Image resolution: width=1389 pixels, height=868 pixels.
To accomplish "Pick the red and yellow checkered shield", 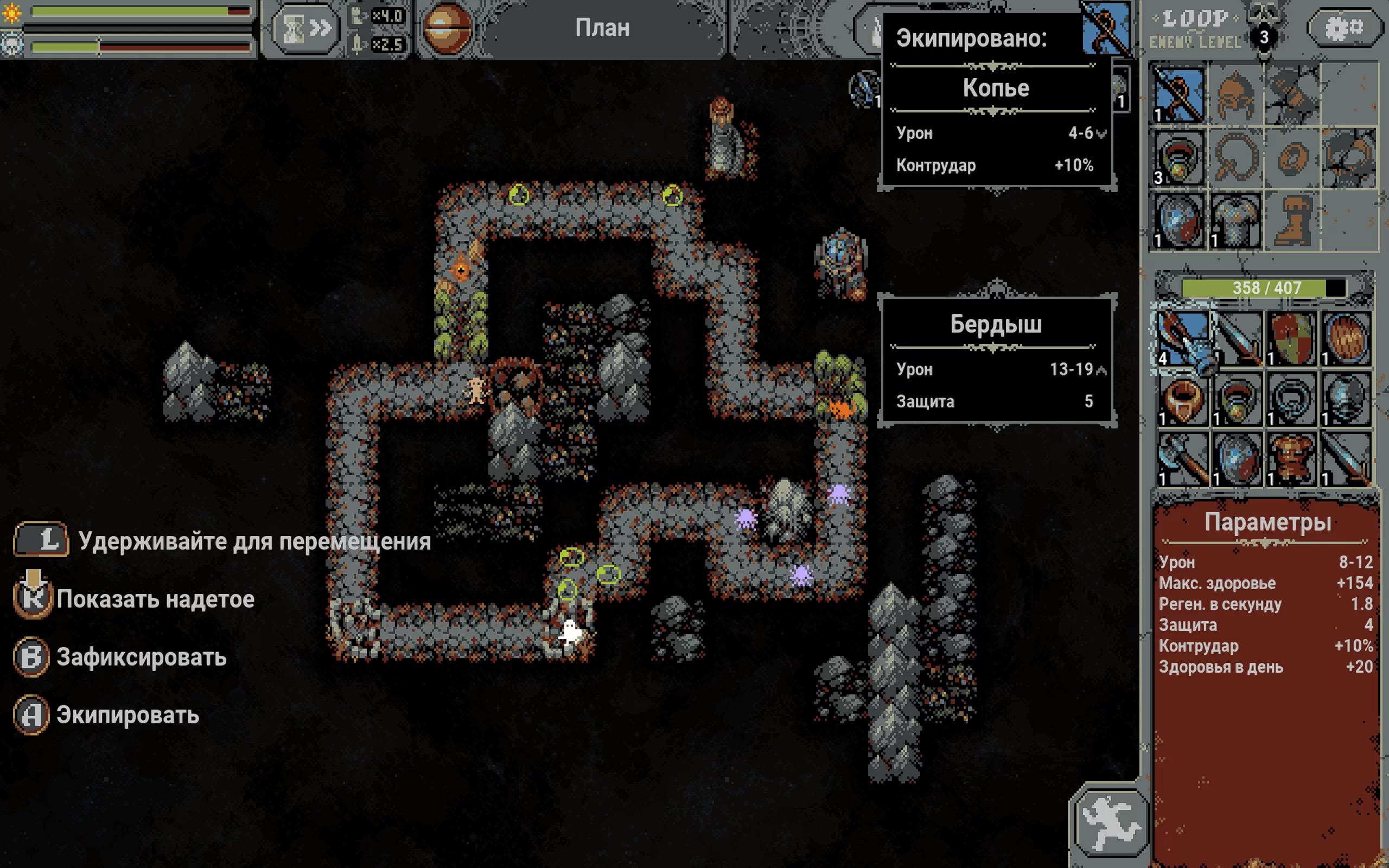I will [1291, 340].
